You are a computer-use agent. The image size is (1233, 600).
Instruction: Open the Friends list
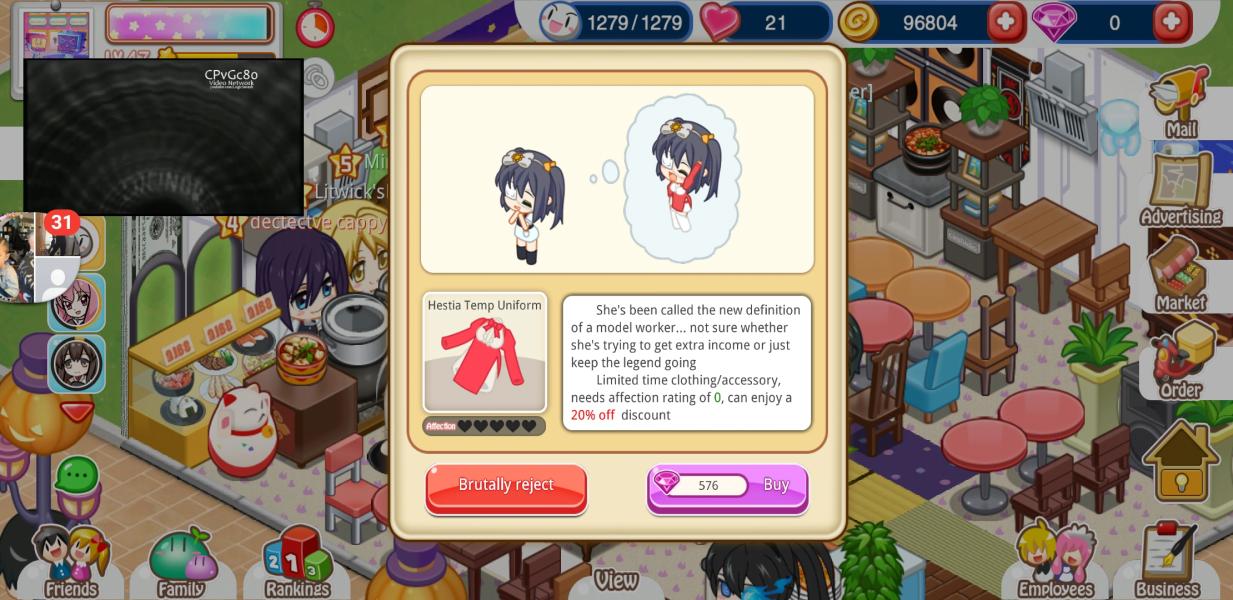(71, 562)
